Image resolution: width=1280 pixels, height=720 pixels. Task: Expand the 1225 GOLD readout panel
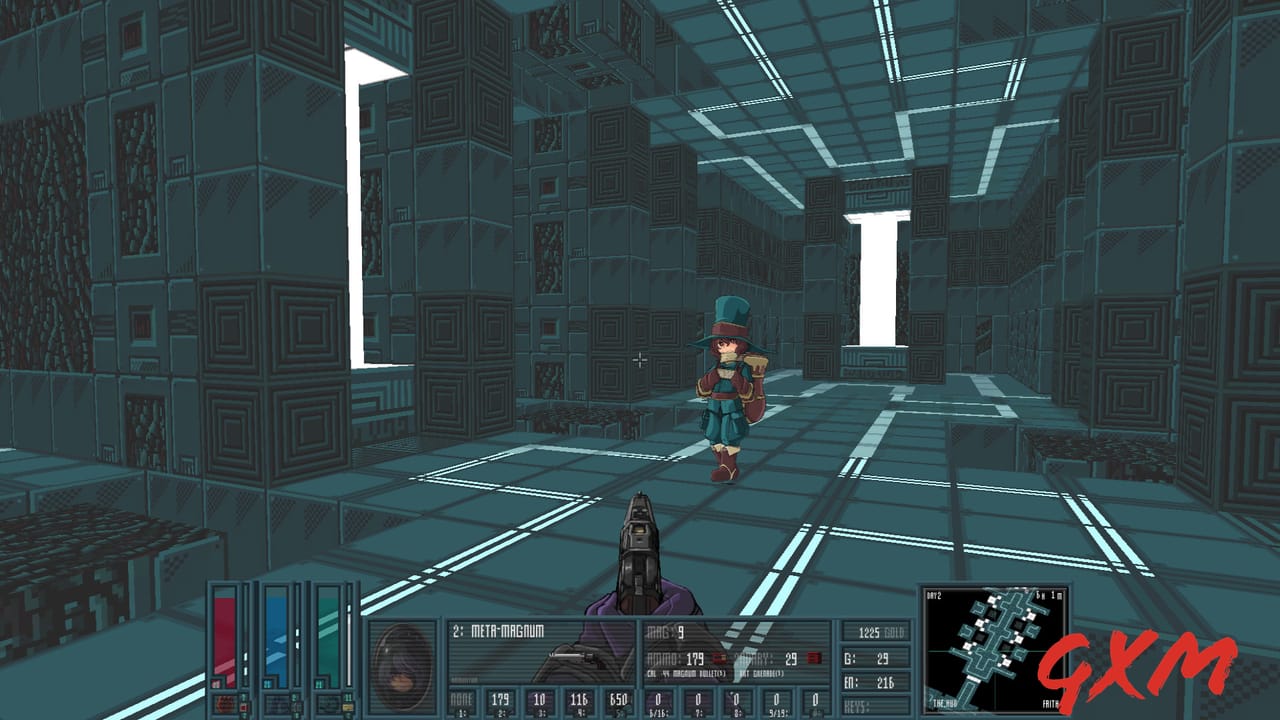[880, 632]
